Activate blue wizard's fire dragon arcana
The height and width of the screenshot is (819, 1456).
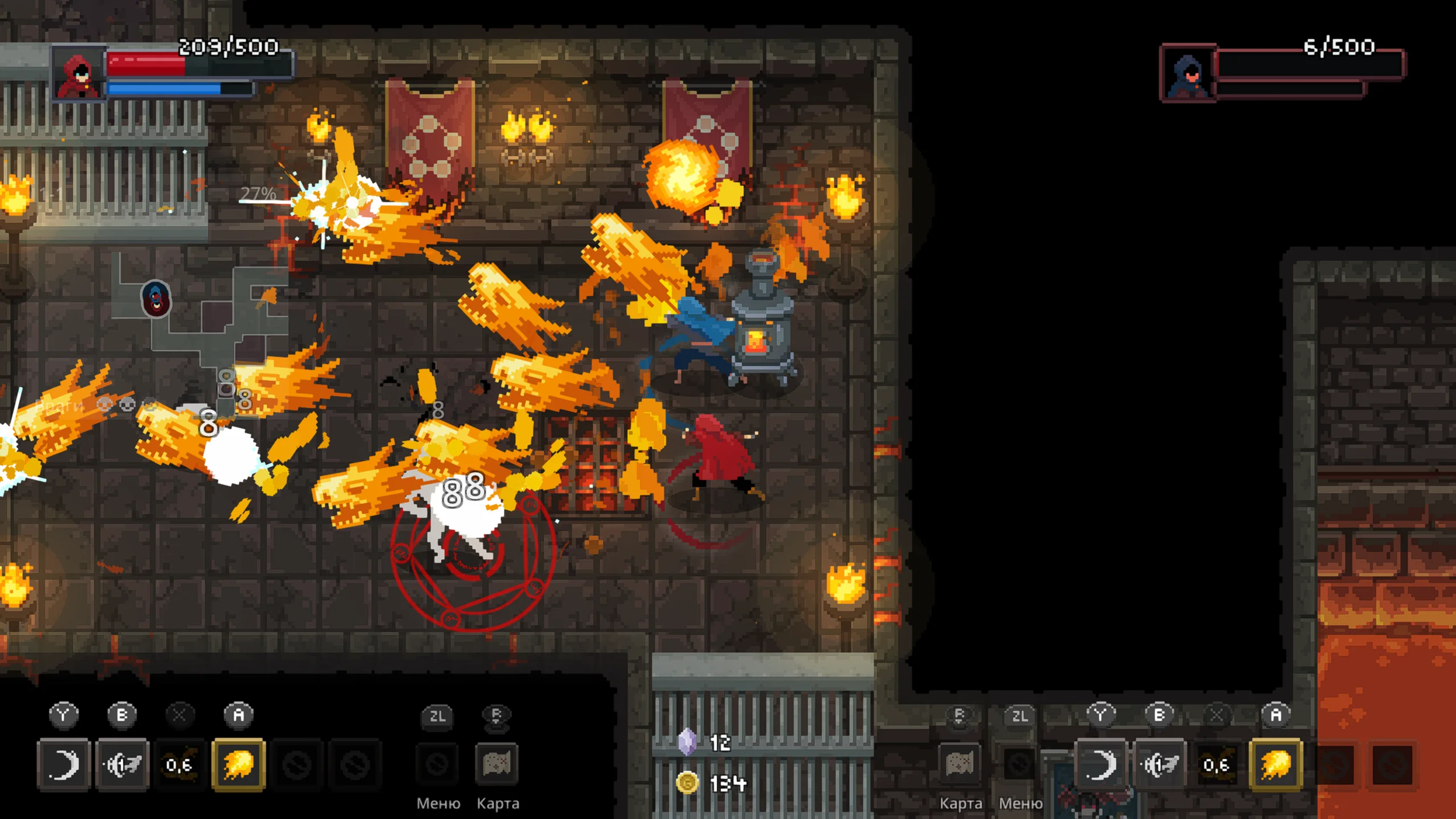point(1276,764)
